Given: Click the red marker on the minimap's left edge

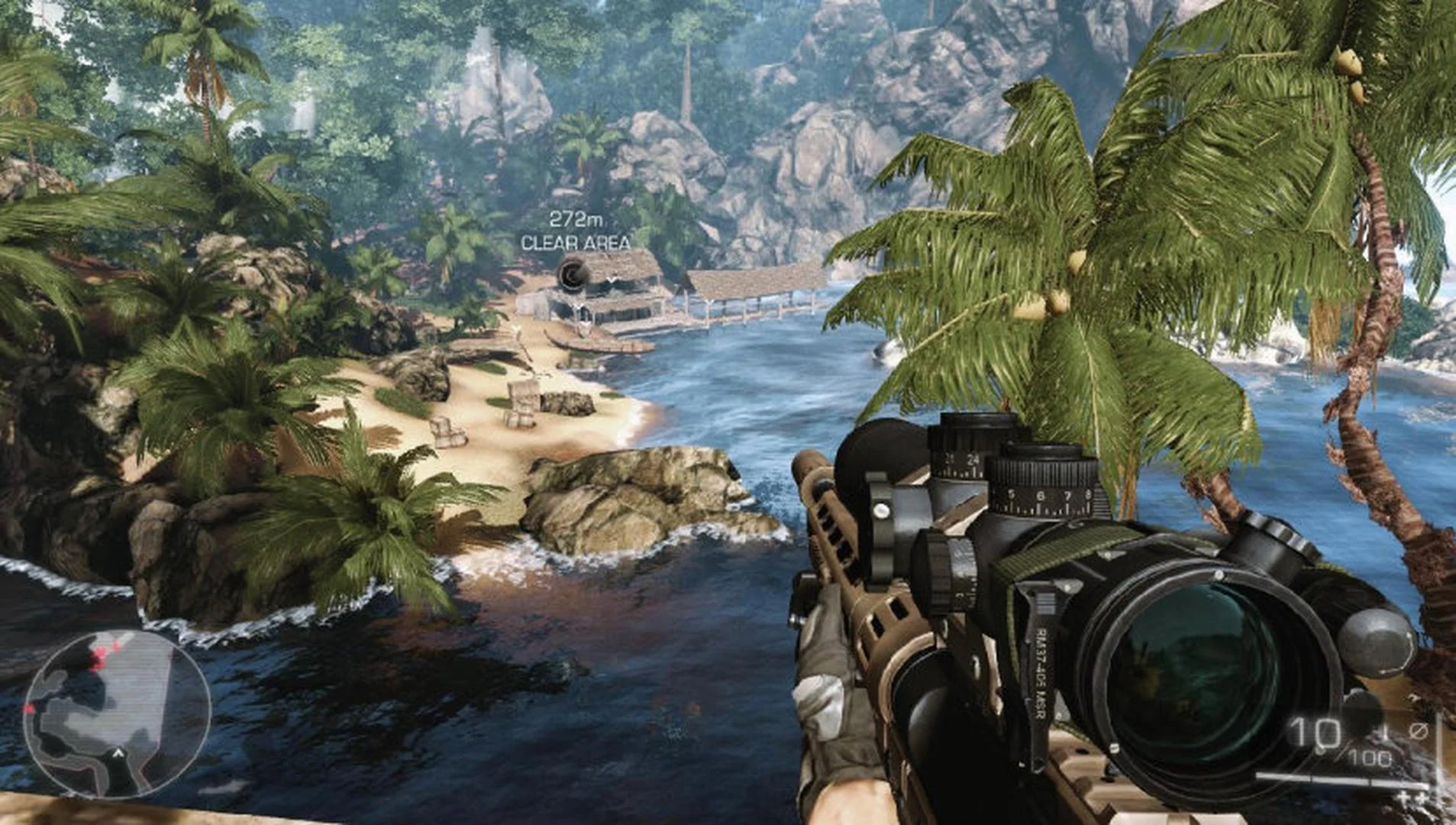Looking at the screenshot, I should [x=31, y=708].
